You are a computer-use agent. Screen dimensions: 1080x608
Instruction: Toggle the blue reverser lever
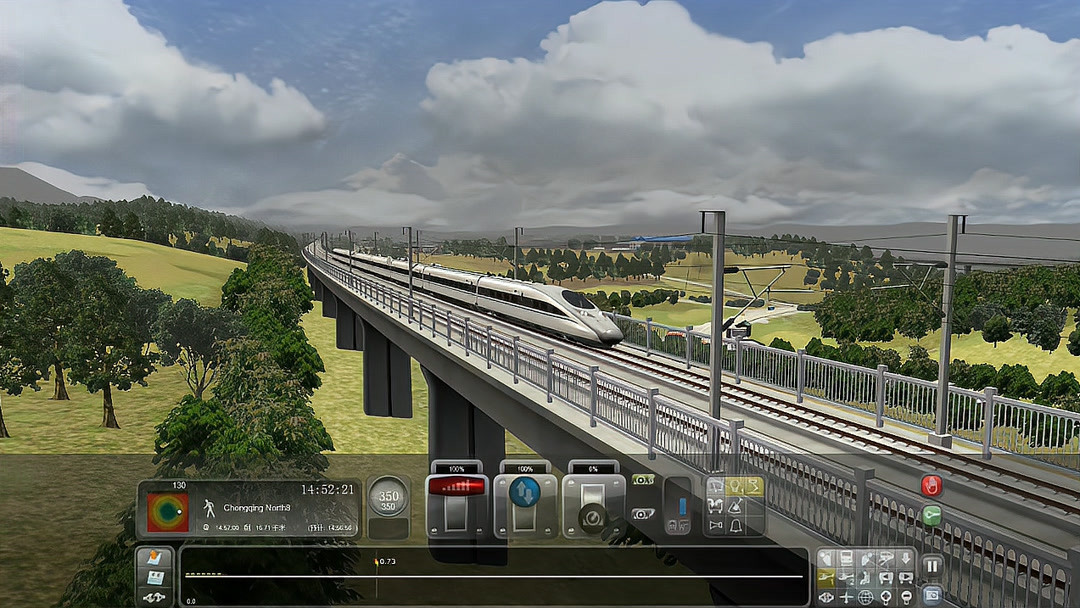coord(525,491)
